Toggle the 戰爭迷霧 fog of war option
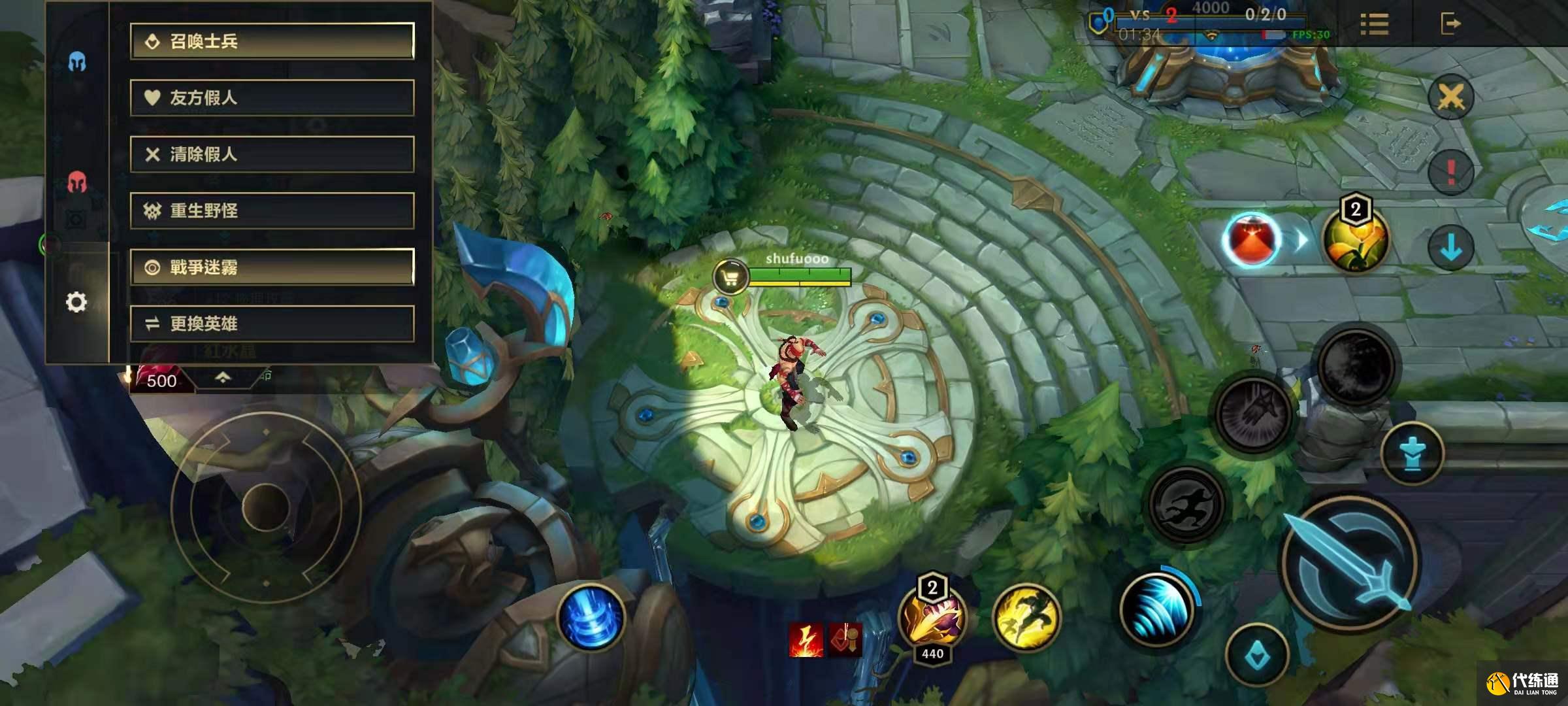This screenshot has height=706, width=1568. (272, 267)
